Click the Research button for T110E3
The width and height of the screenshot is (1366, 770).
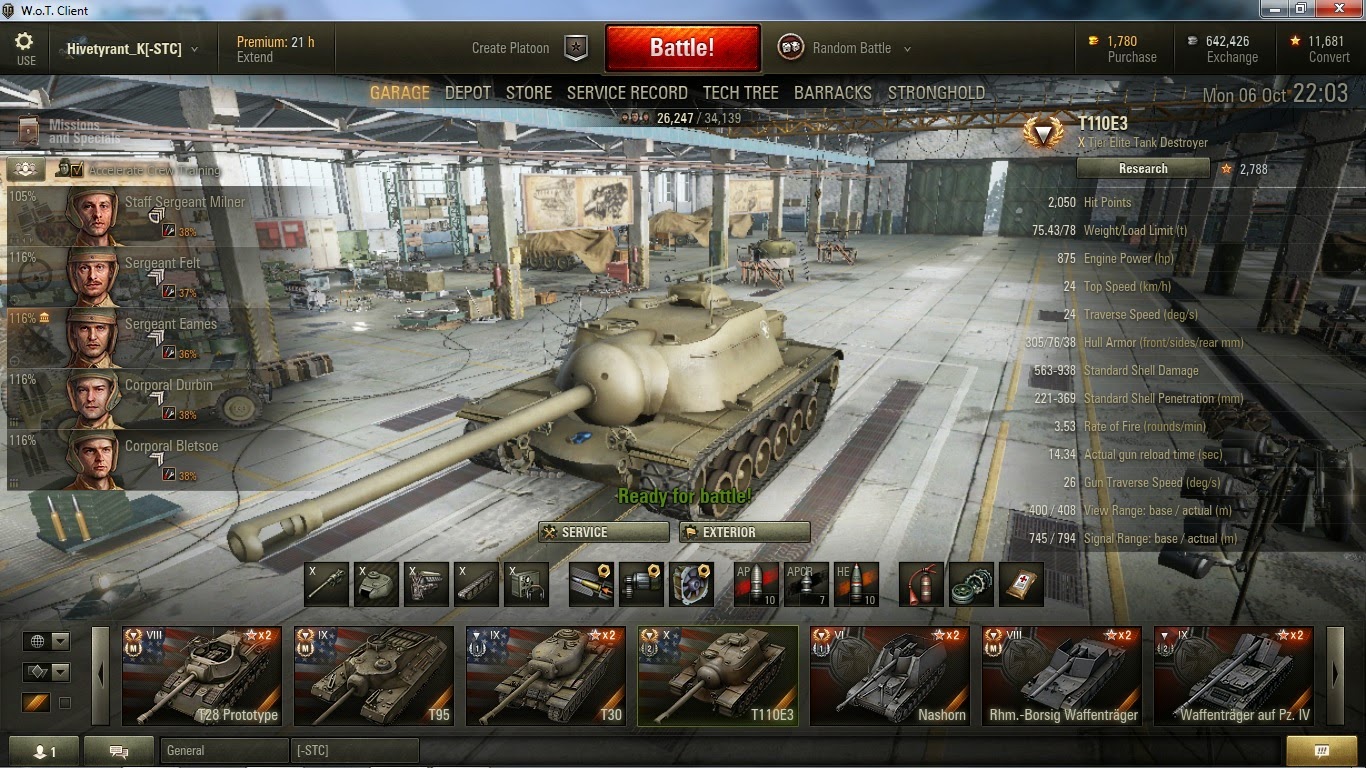click(x=1143, y=169)
